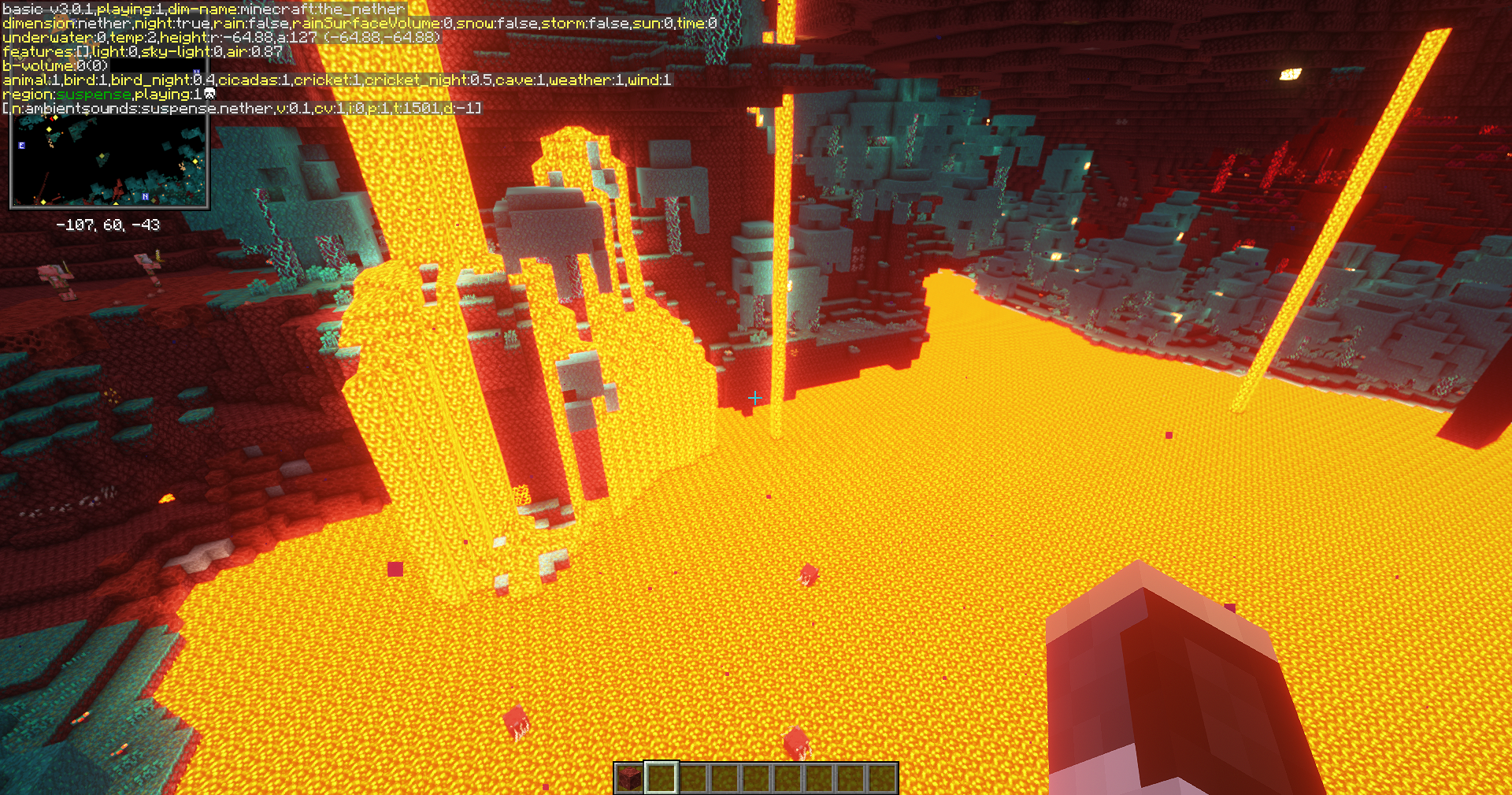The height and width of the screenshot is (795, 1512).
Task: Click the E compass marker on minimap
Action: 22,146
